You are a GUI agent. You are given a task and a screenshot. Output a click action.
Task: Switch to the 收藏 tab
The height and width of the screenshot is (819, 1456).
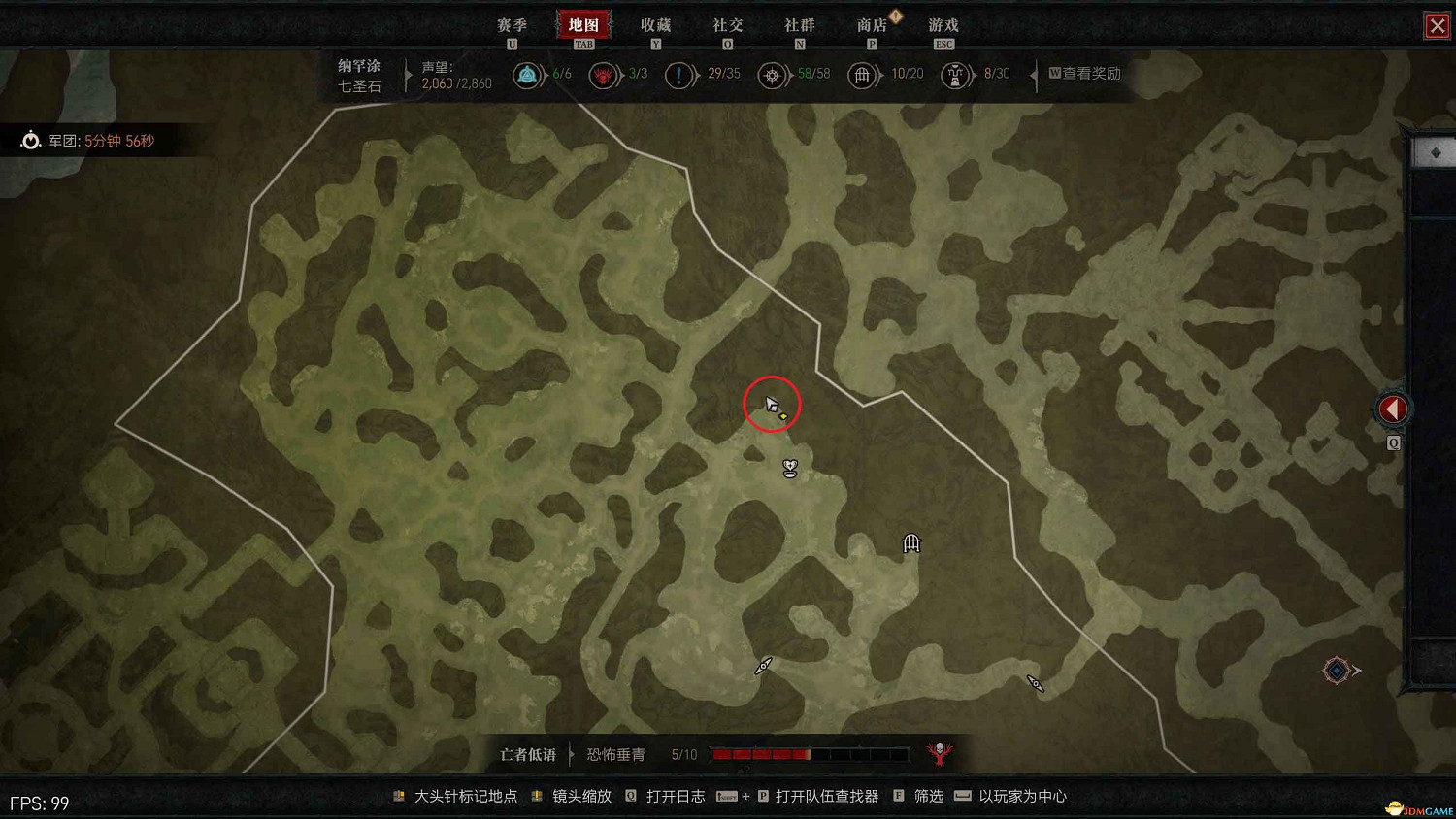(x=656, y=25)
